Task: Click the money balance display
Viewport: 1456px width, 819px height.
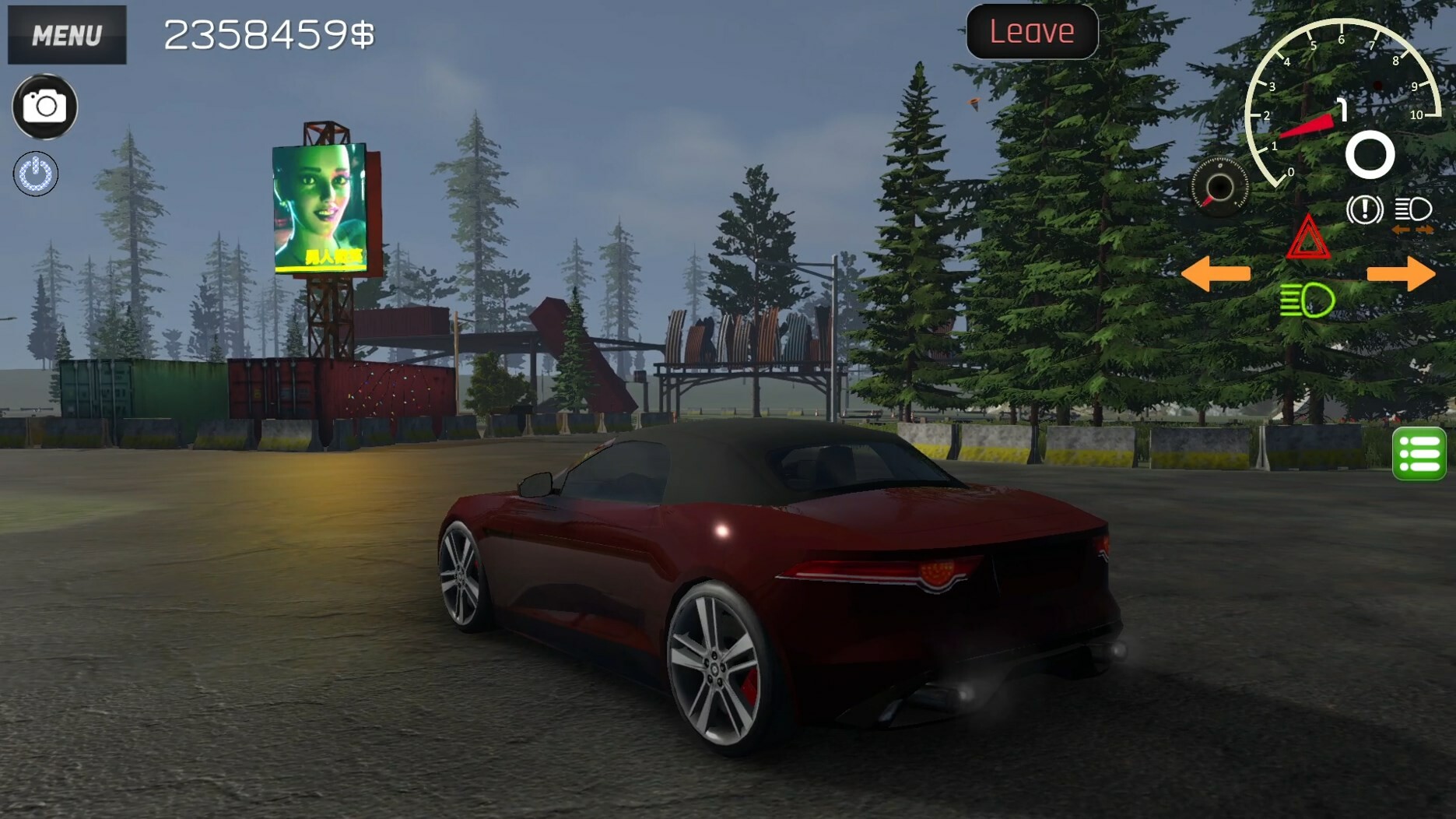Action: pyautogui.click(x=268, y=33)
